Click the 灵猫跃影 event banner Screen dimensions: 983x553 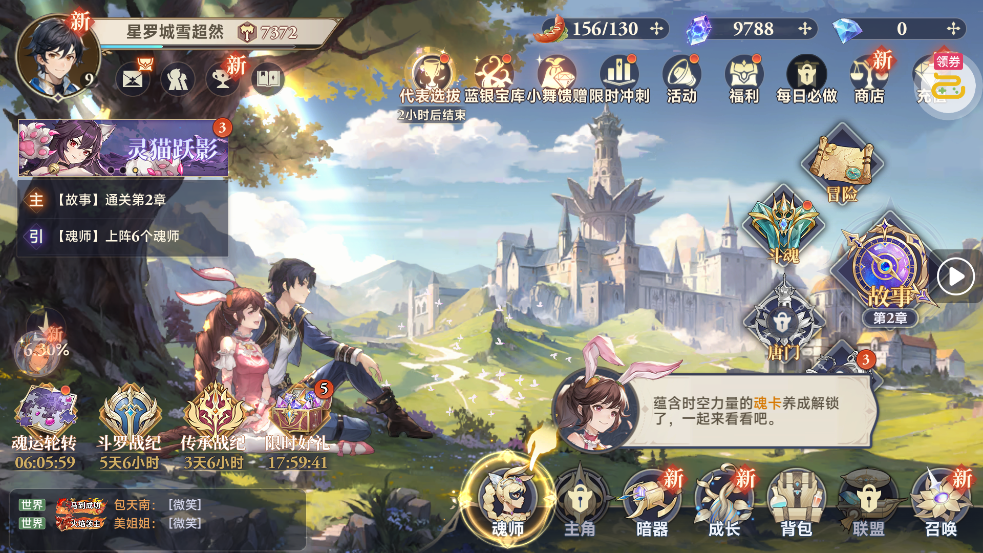tap(124, 149)
